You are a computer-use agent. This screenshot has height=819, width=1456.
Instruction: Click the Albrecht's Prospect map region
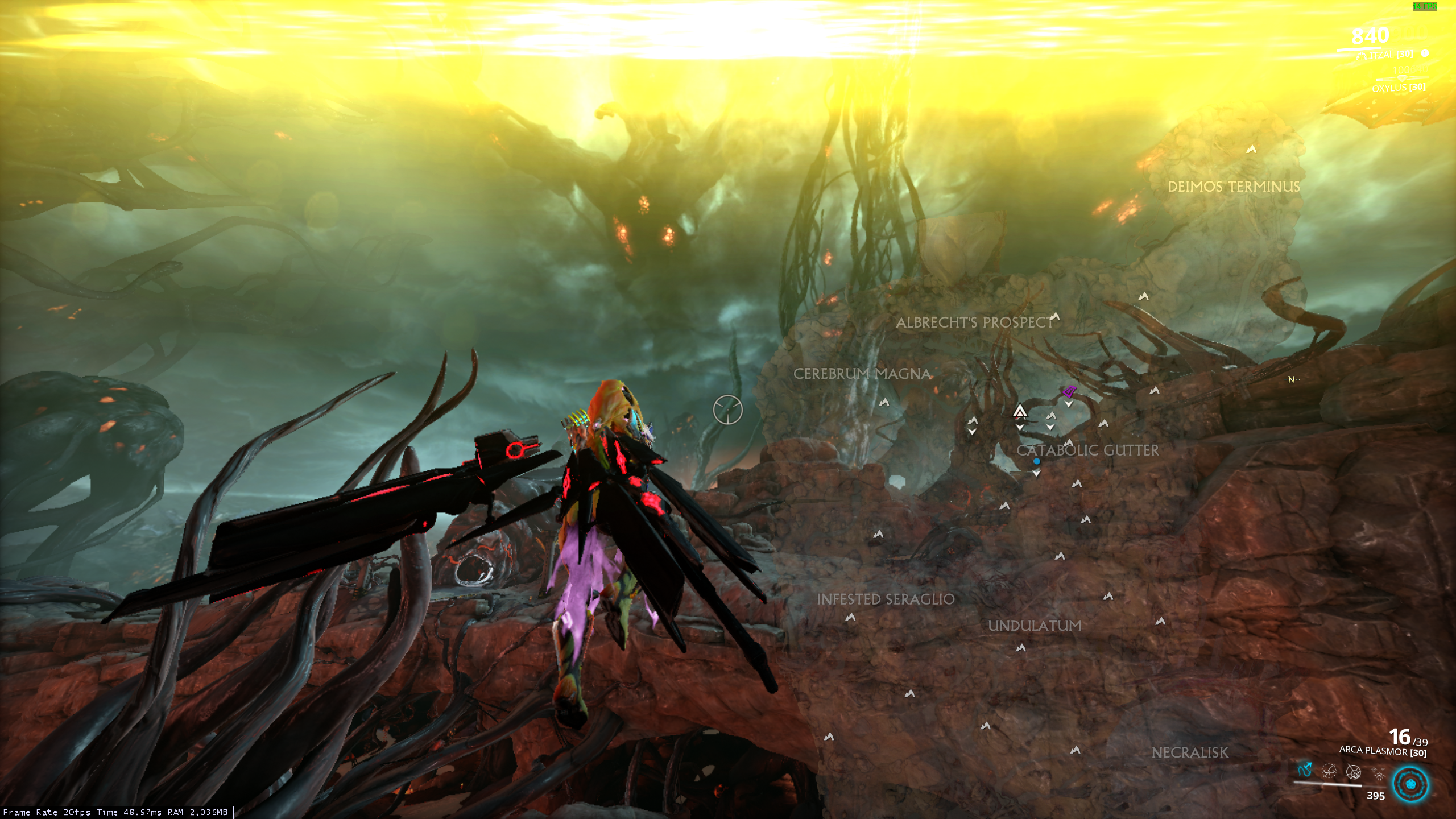975,322
